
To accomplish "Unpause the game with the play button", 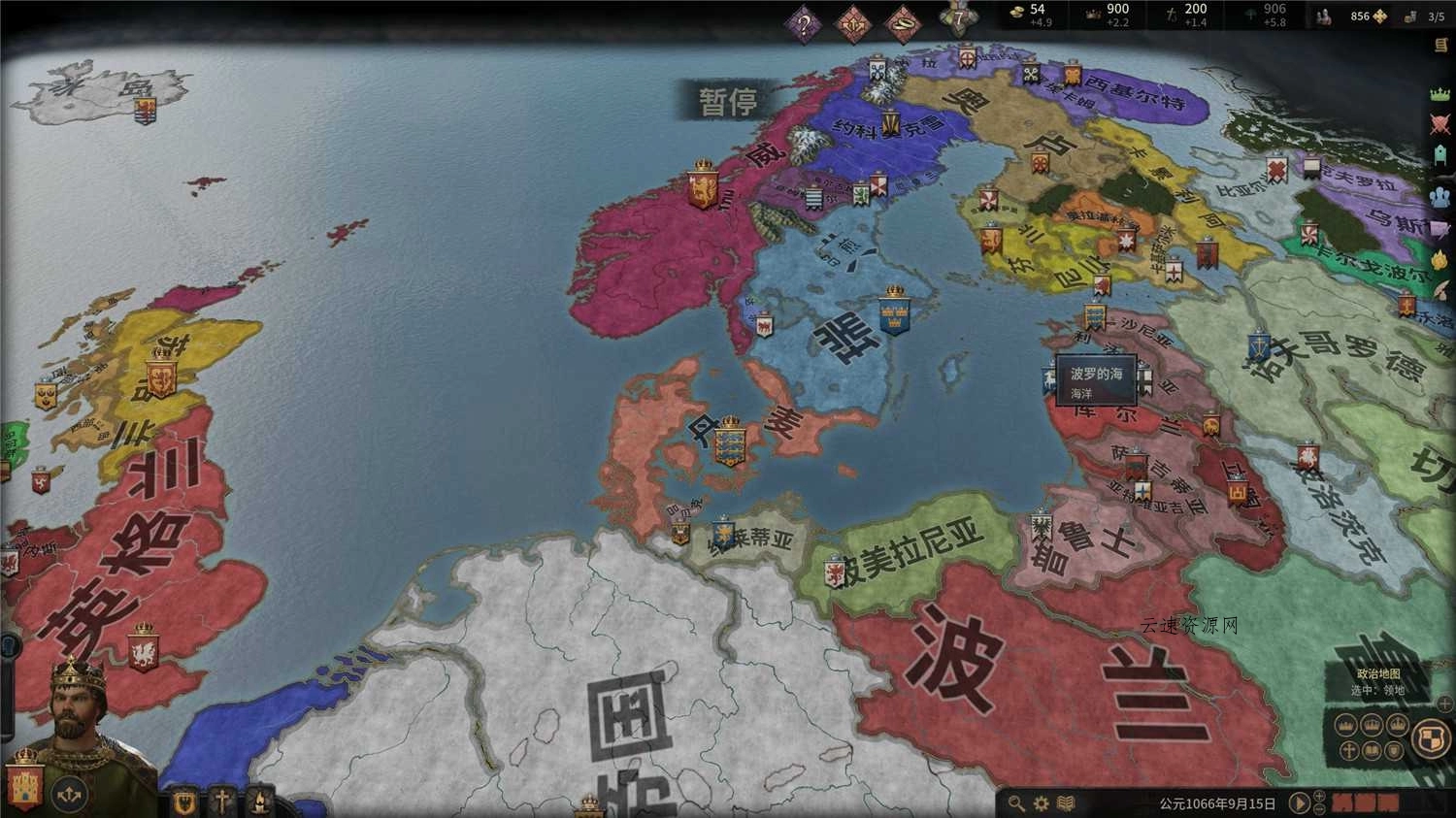I will click(x=1299, y=802).
